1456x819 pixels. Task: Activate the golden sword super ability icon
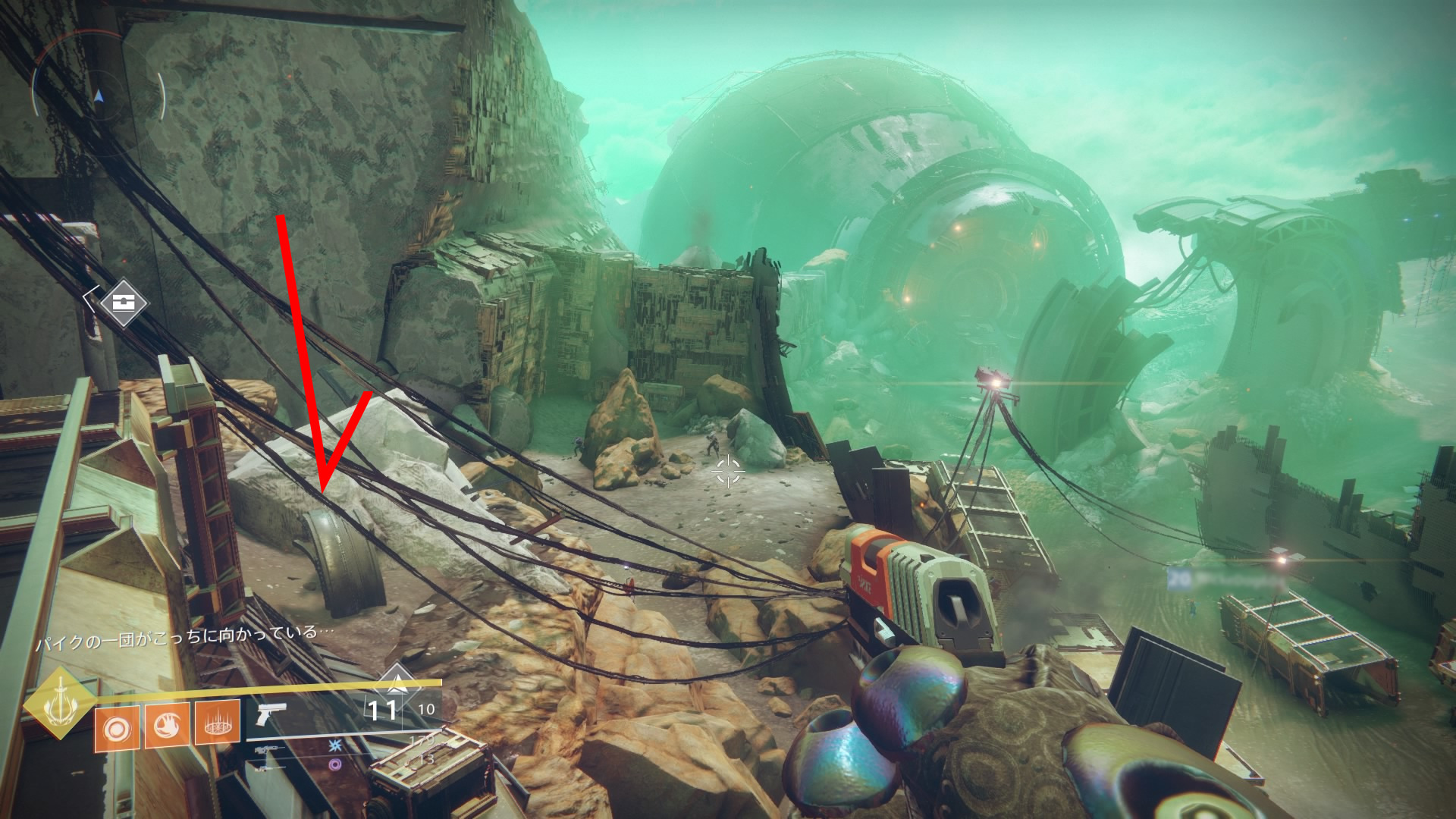point(59,704)
